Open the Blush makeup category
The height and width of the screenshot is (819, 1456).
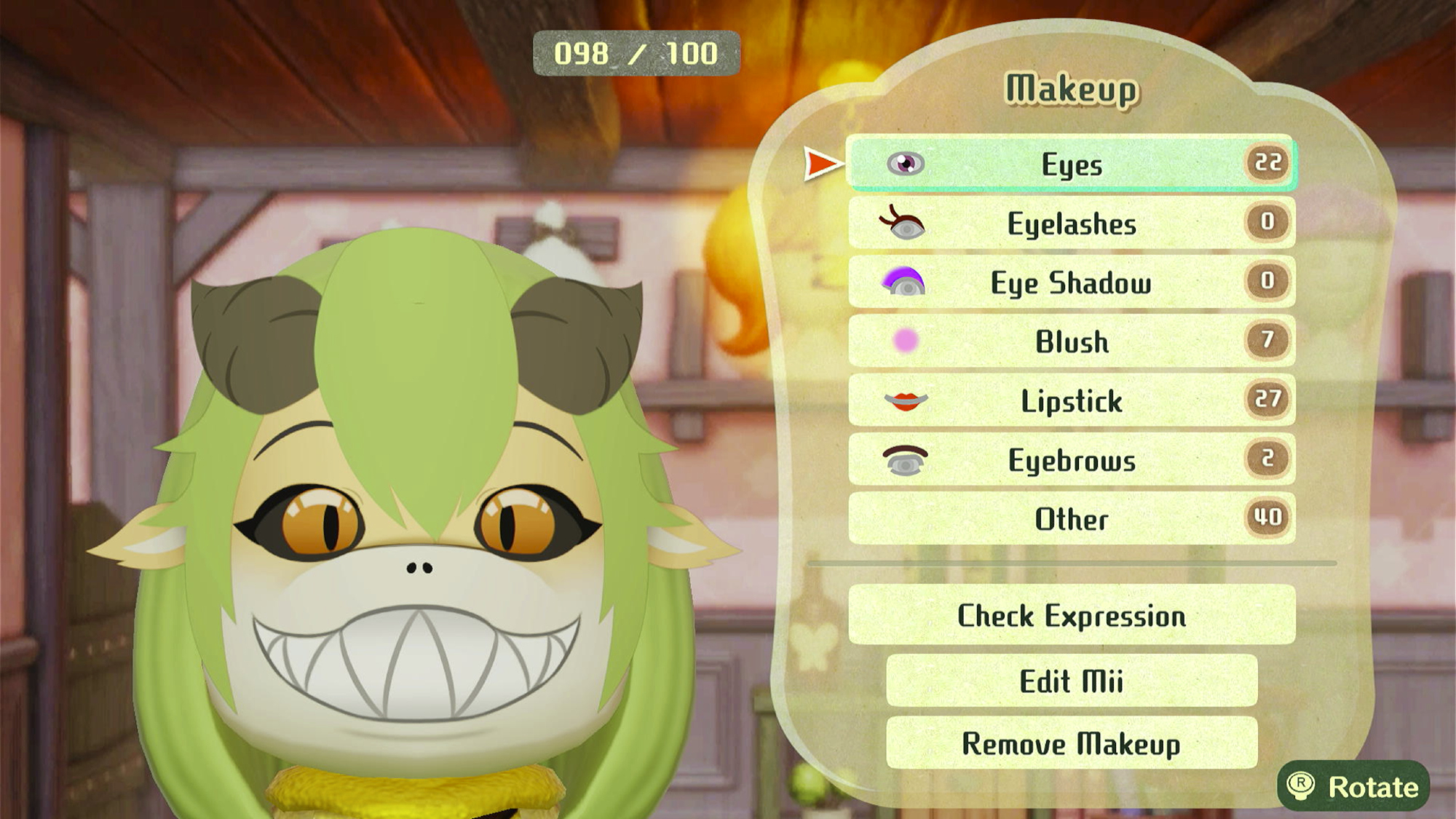coord(1071,341)
